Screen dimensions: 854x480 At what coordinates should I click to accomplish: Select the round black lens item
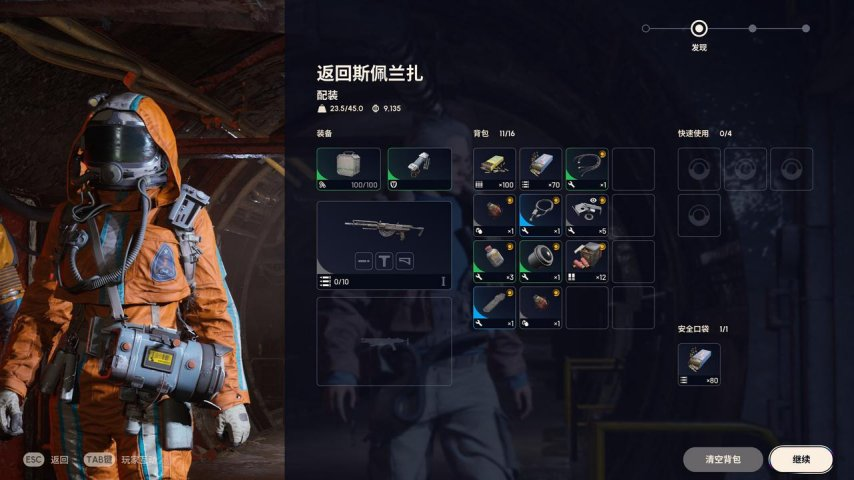point(540,261)
